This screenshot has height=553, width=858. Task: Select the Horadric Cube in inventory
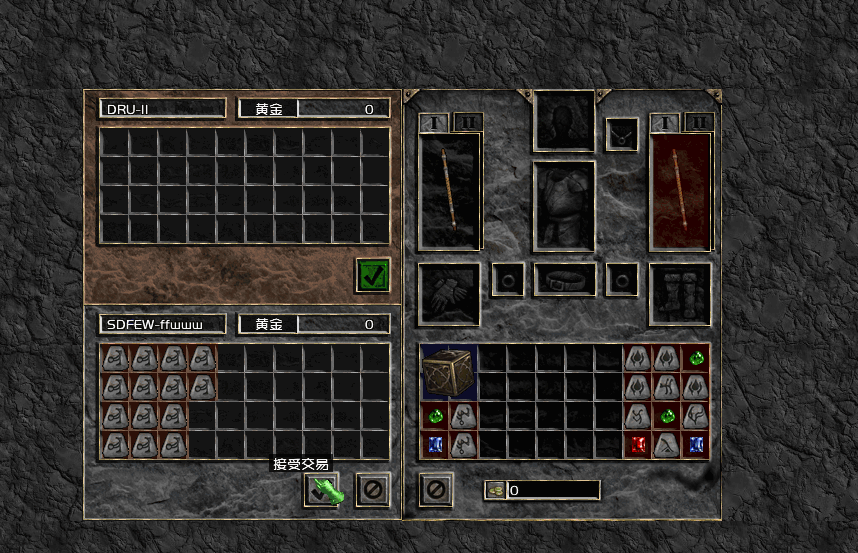(449, 373)
